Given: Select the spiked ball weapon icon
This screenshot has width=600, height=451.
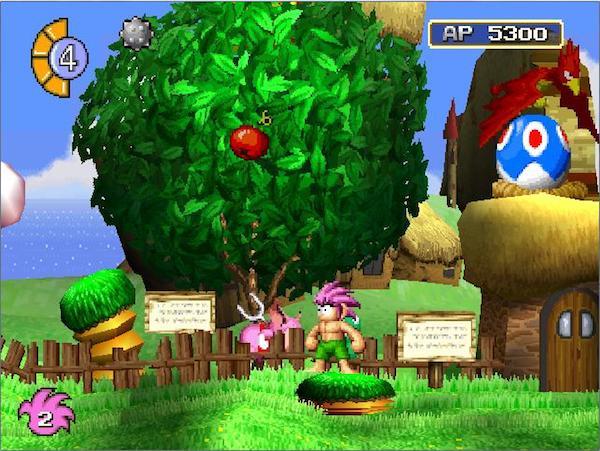Looking at the screenshot, I should coord(135,33).
